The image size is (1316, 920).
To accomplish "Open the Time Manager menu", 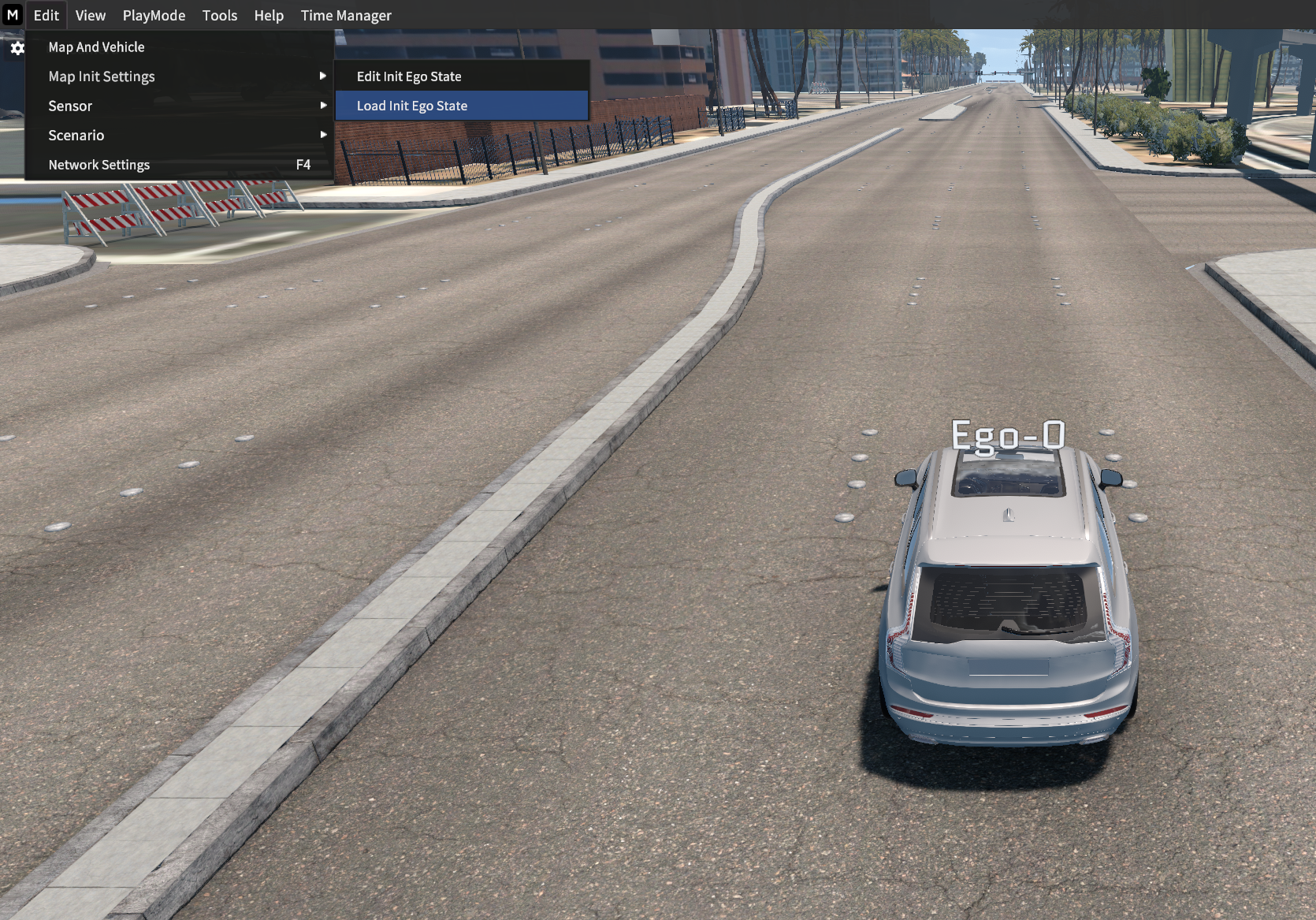I will pos(346,16).
